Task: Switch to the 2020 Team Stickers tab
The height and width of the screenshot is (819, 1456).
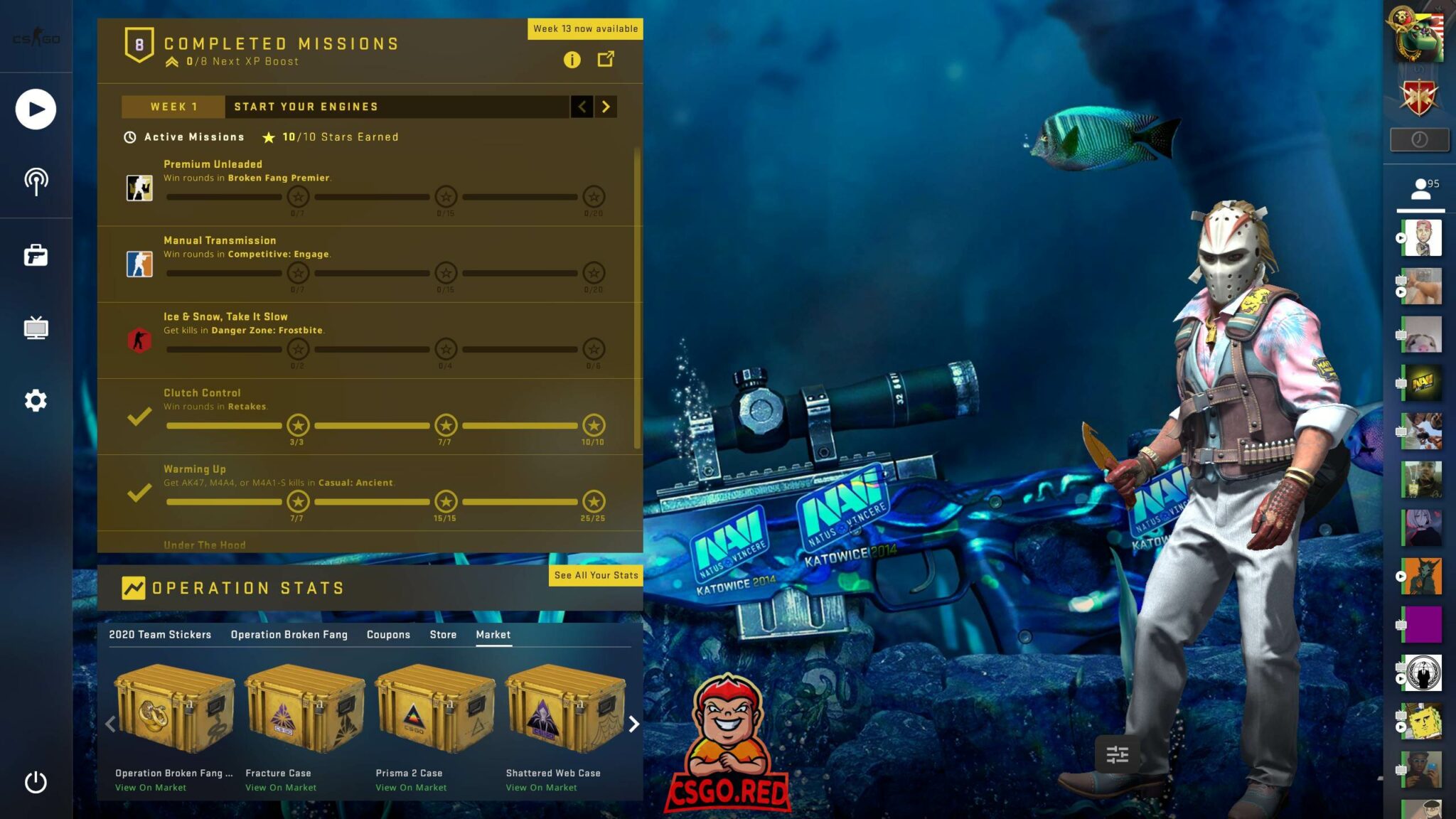Action: [160, 635]
